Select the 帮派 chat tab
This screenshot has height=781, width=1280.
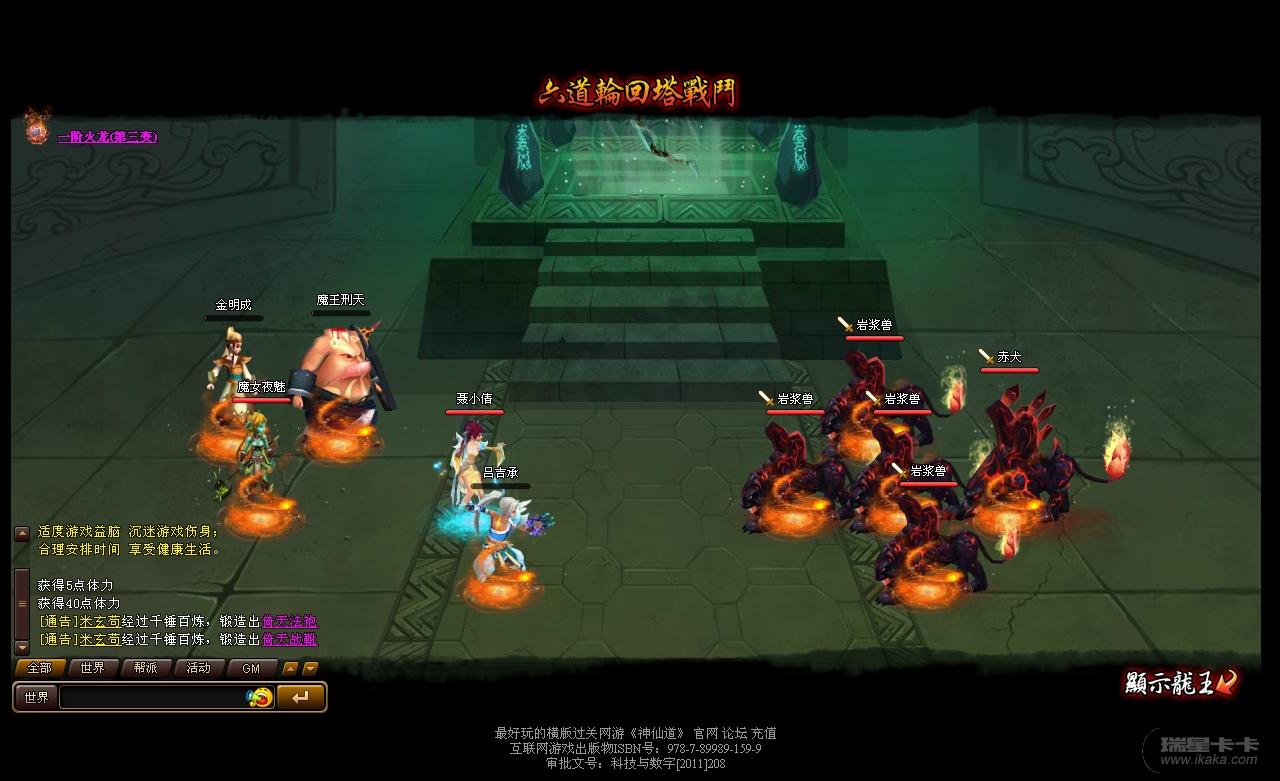(146, 668)
